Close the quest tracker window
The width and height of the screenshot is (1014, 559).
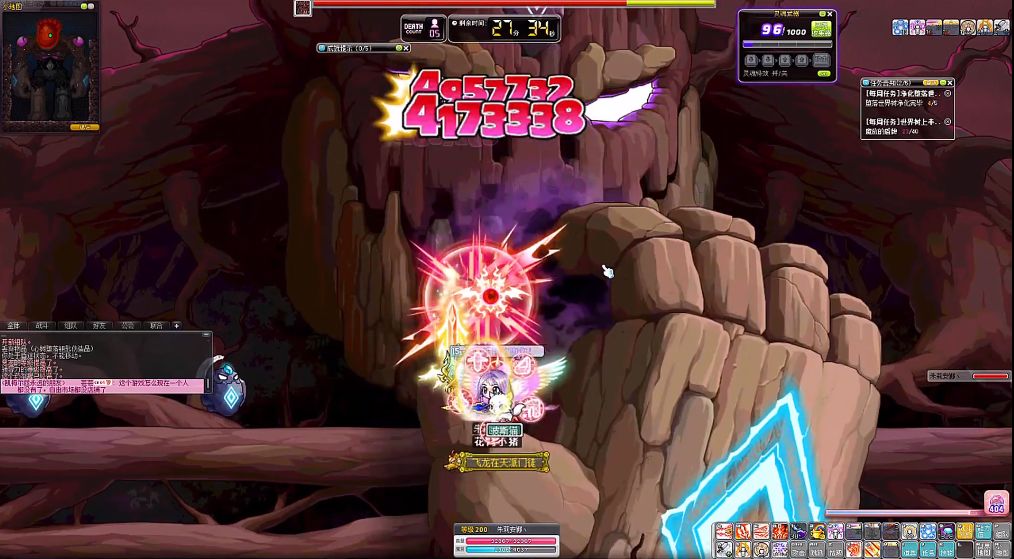tap(950, 83)
